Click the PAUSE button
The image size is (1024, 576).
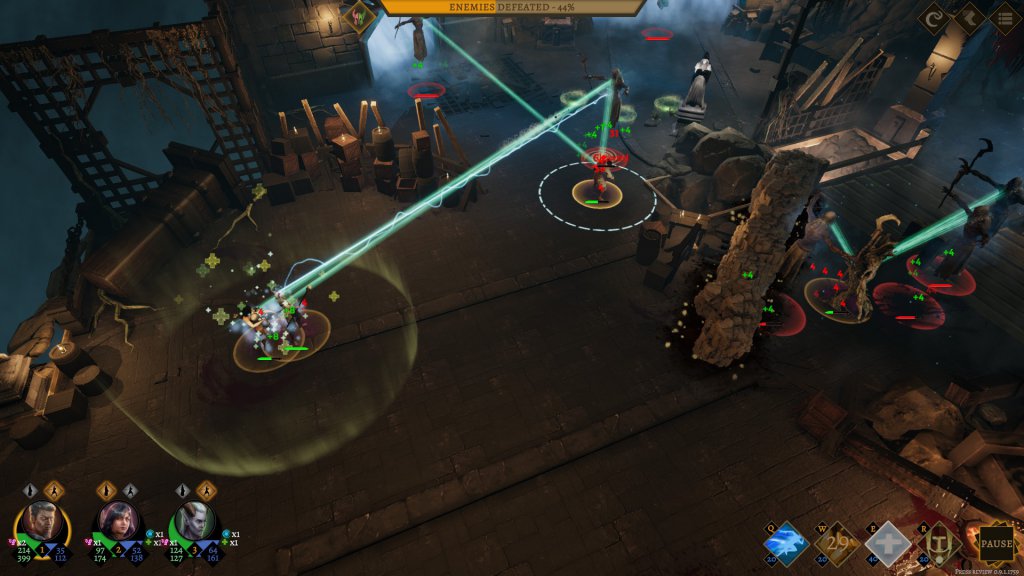[x=996, y=545]
